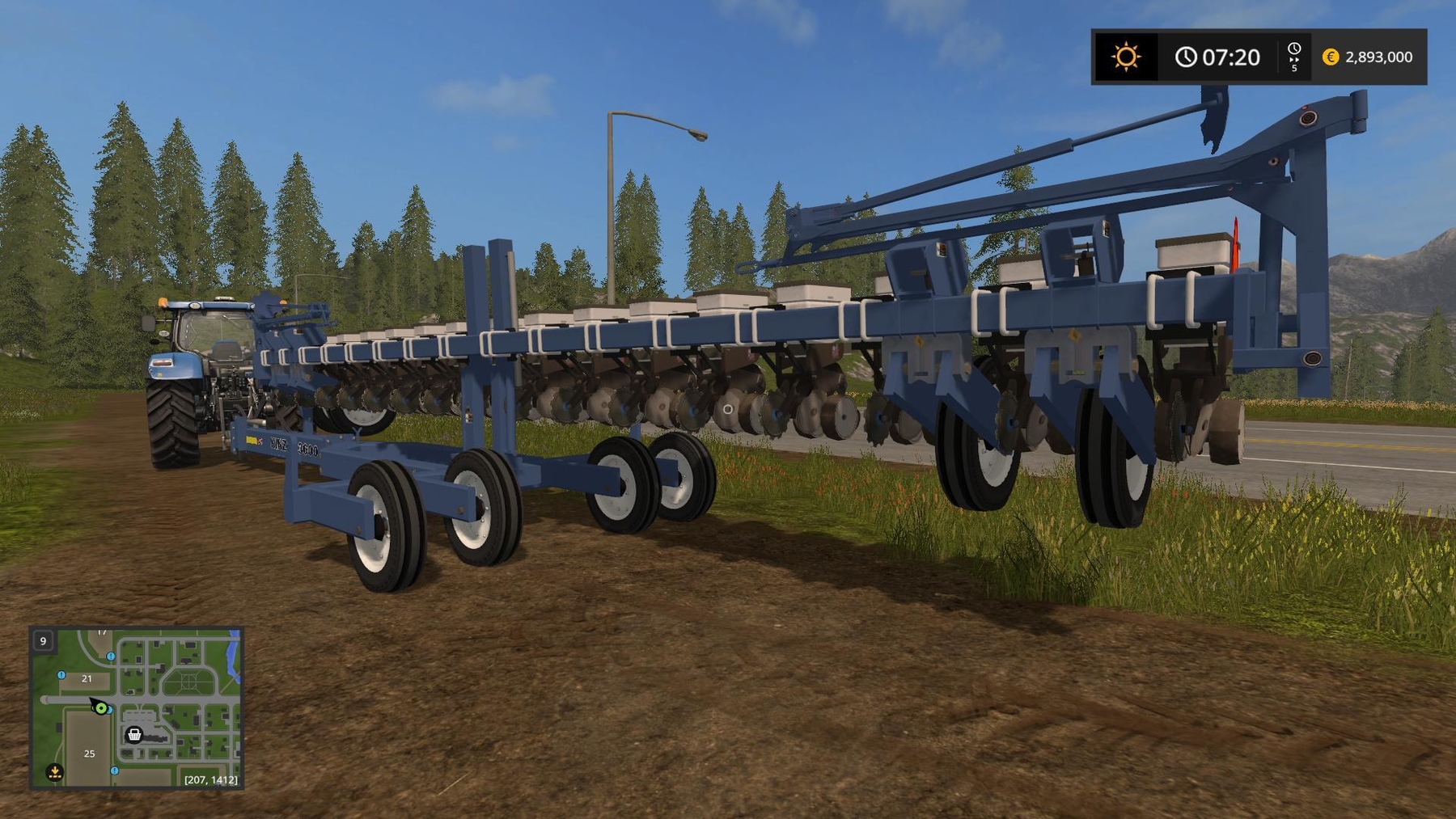Image resolution: width=1456 pixels, height=819 pixels.
Task: Click the 07:20 time display
Action: click(x=1231, y=55)
